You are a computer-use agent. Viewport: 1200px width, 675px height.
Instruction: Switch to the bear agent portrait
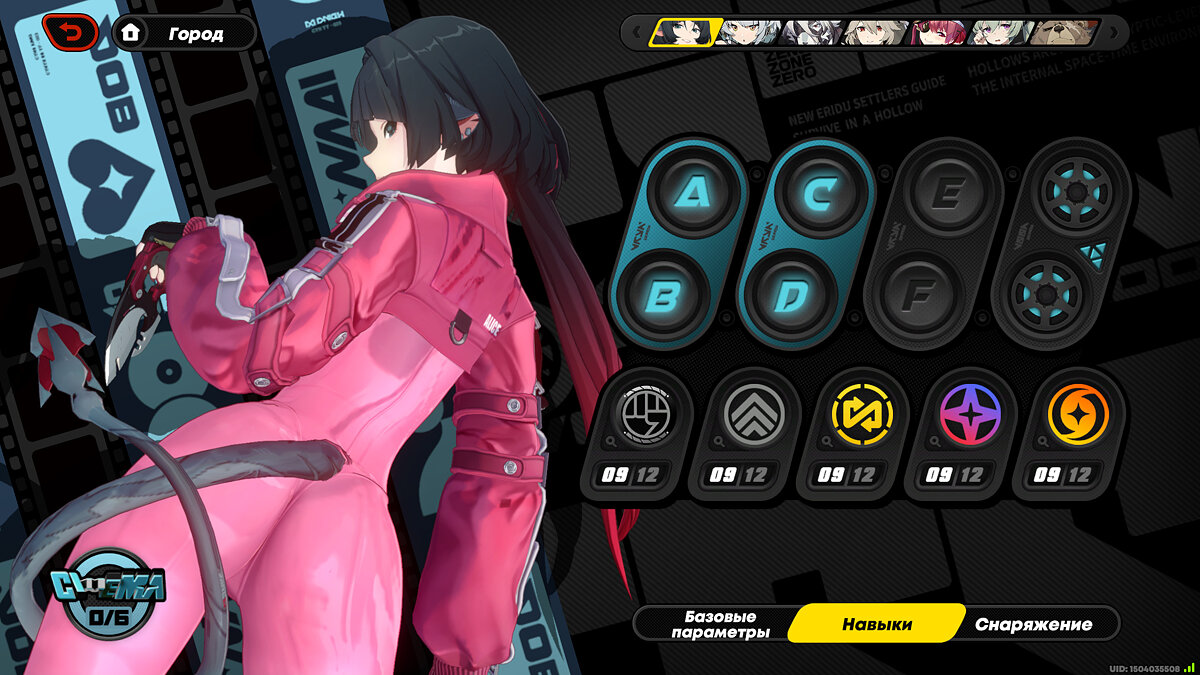(x=1063, y=33)
